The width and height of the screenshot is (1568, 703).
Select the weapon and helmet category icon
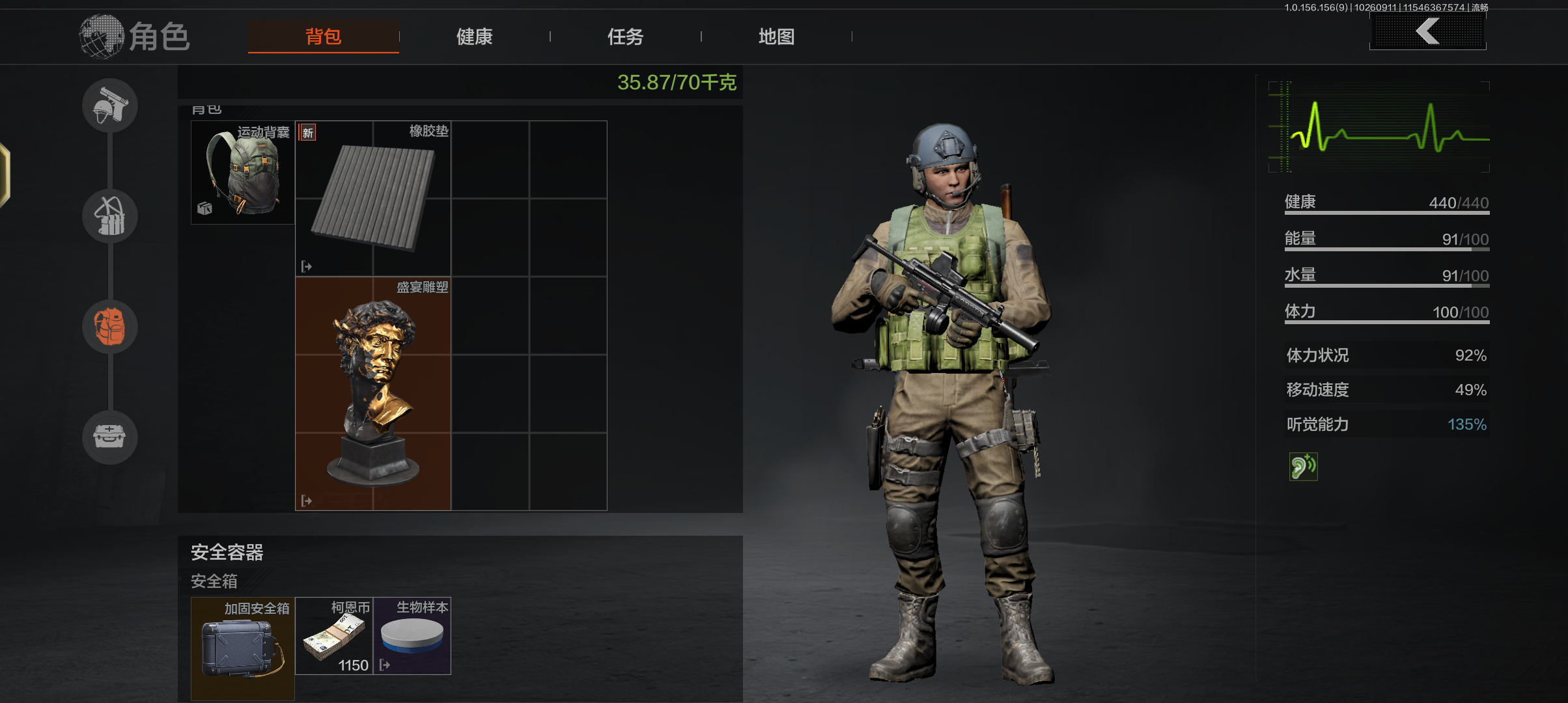(109, 105)
